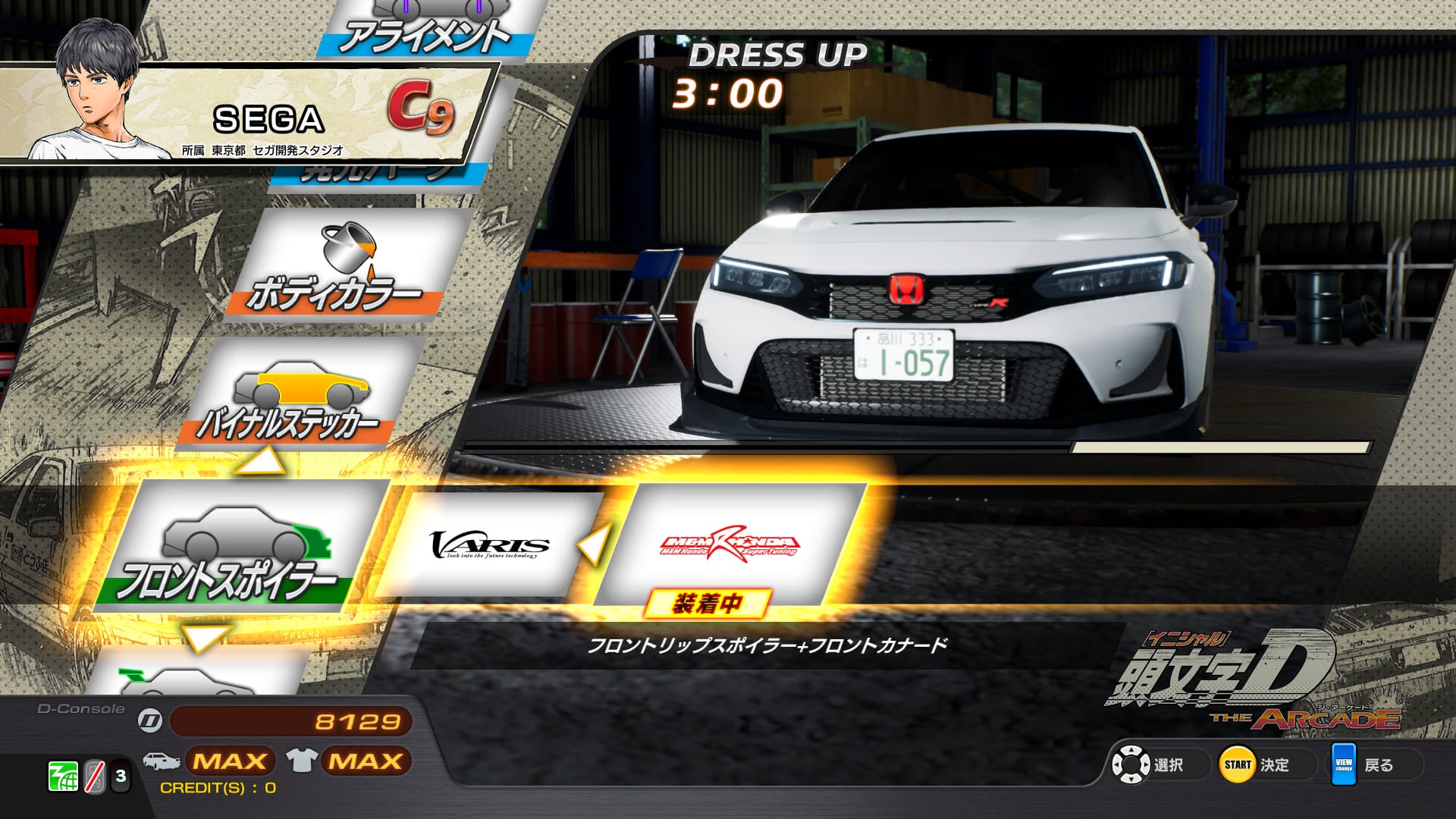The width and height of the screenshot is (1456, 819).
Task: Click the down arrow below フロントスポイラー
Action: tap(205, 637)
